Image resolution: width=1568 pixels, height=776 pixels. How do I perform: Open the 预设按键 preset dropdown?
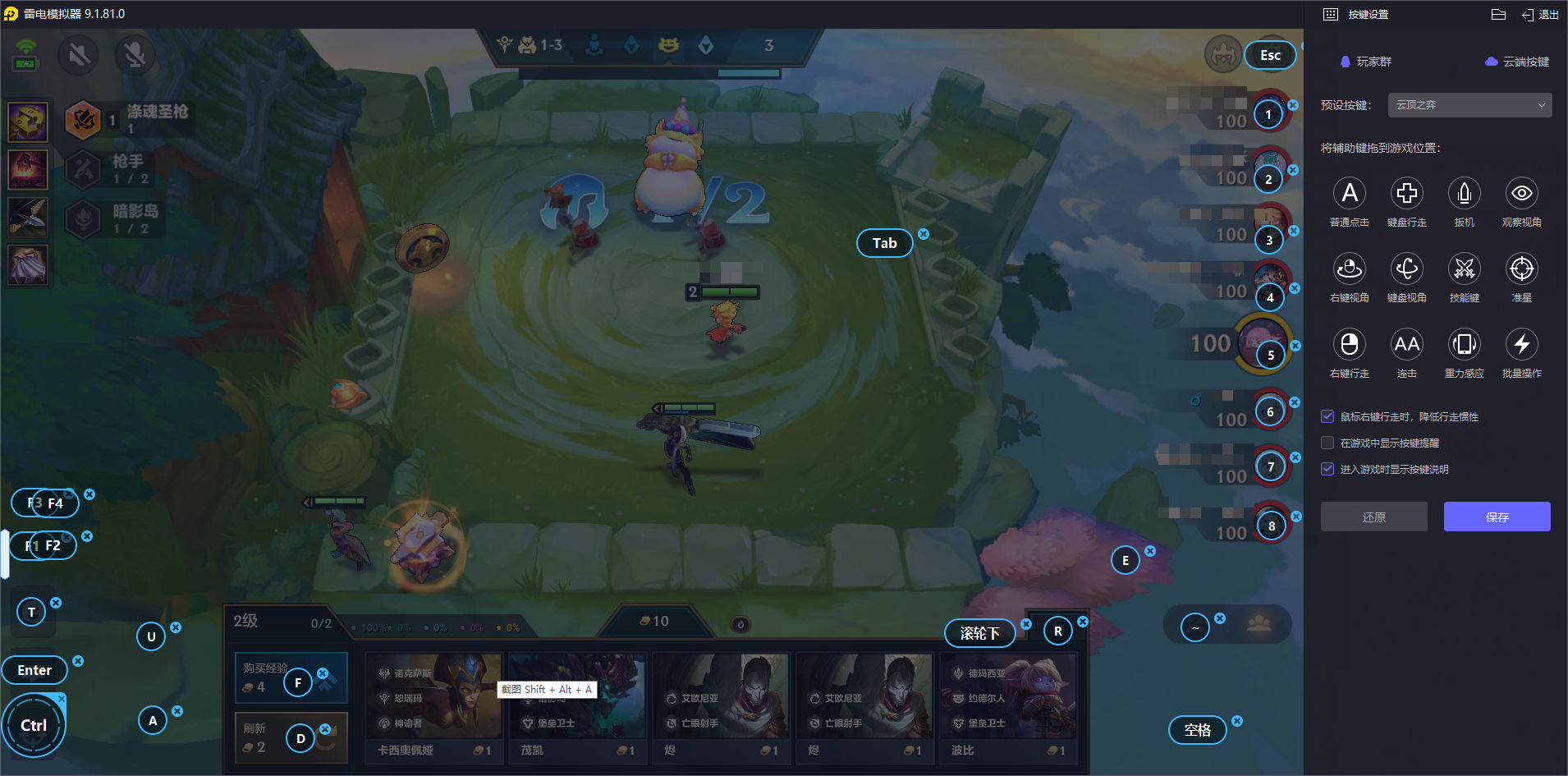pos(1469,105)
